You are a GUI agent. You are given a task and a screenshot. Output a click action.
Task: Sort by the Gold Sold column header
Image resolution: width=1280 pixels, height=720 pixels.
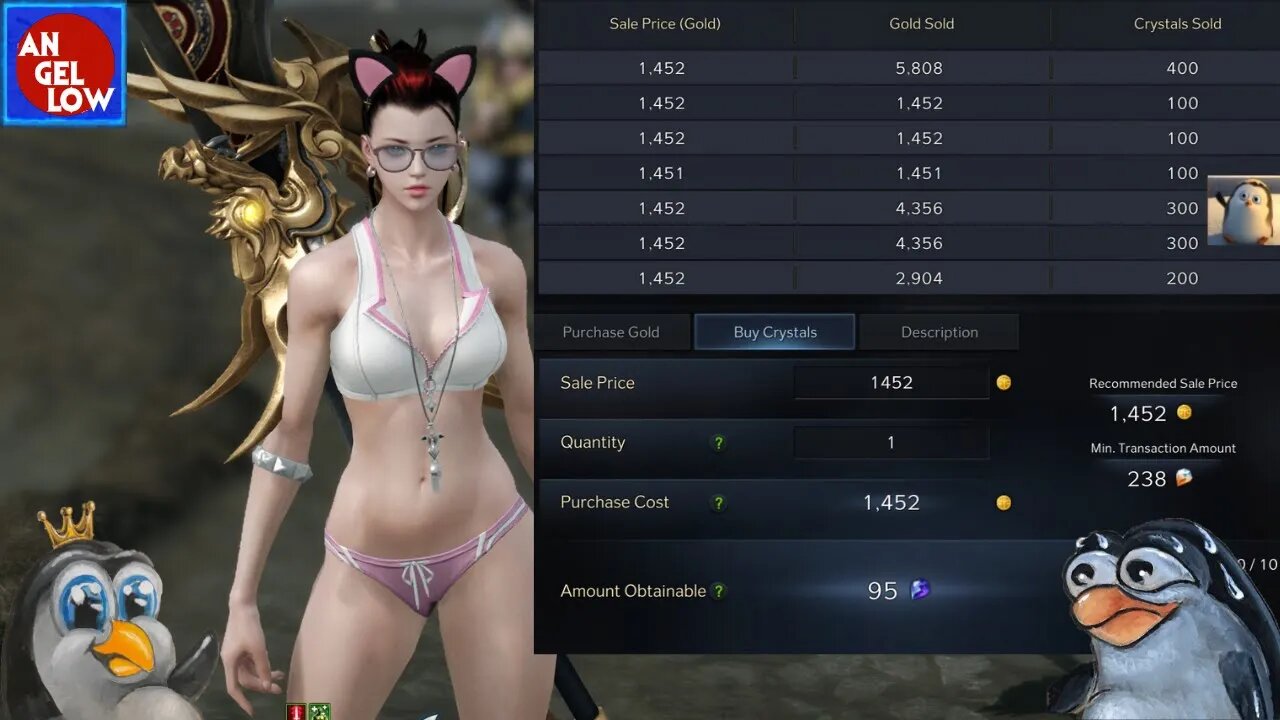[921, 23]
